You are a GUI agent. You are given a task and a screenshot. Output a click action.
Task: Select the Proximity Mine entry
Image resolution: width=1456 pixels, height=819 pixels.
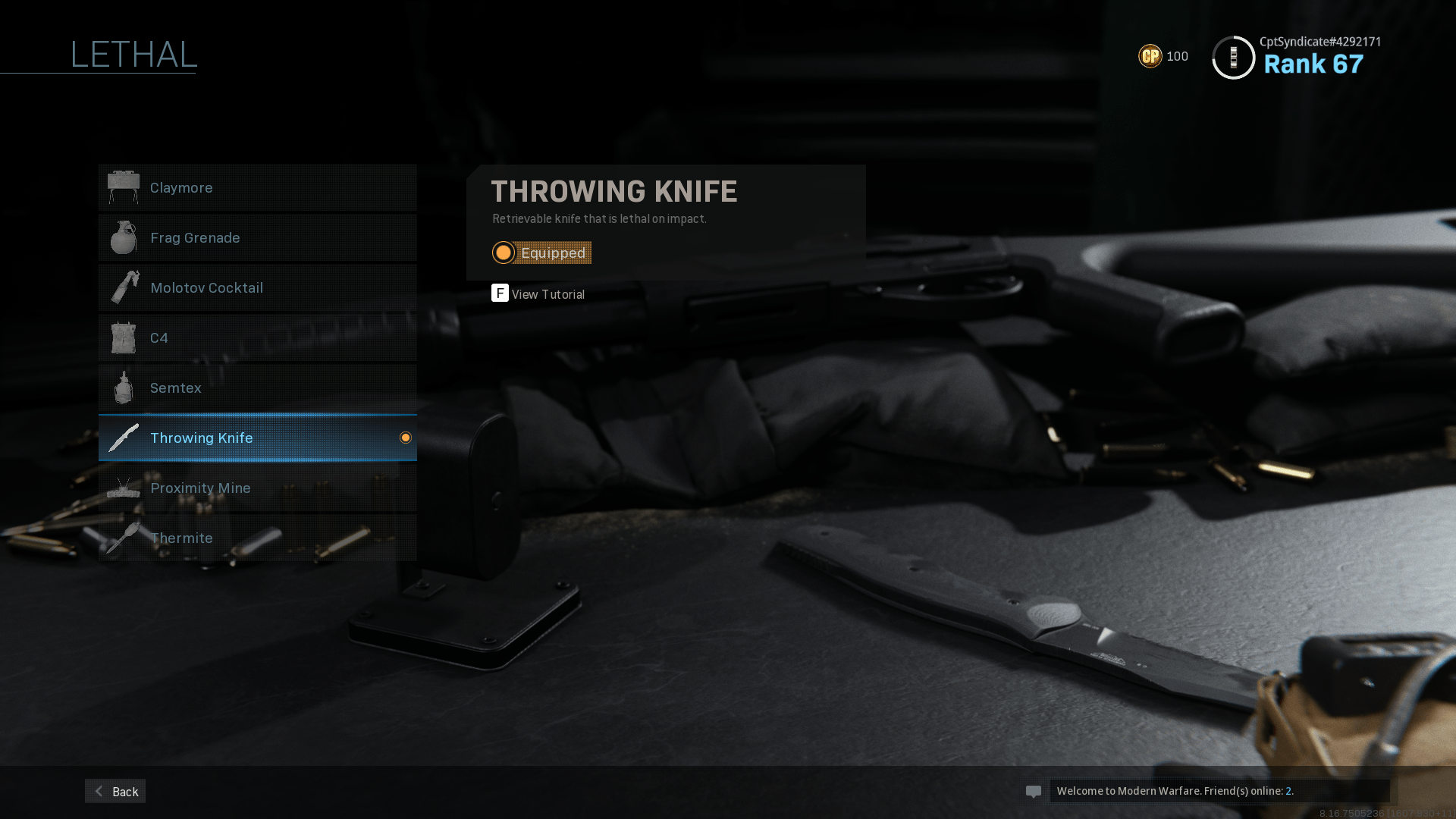click(257, 488)
